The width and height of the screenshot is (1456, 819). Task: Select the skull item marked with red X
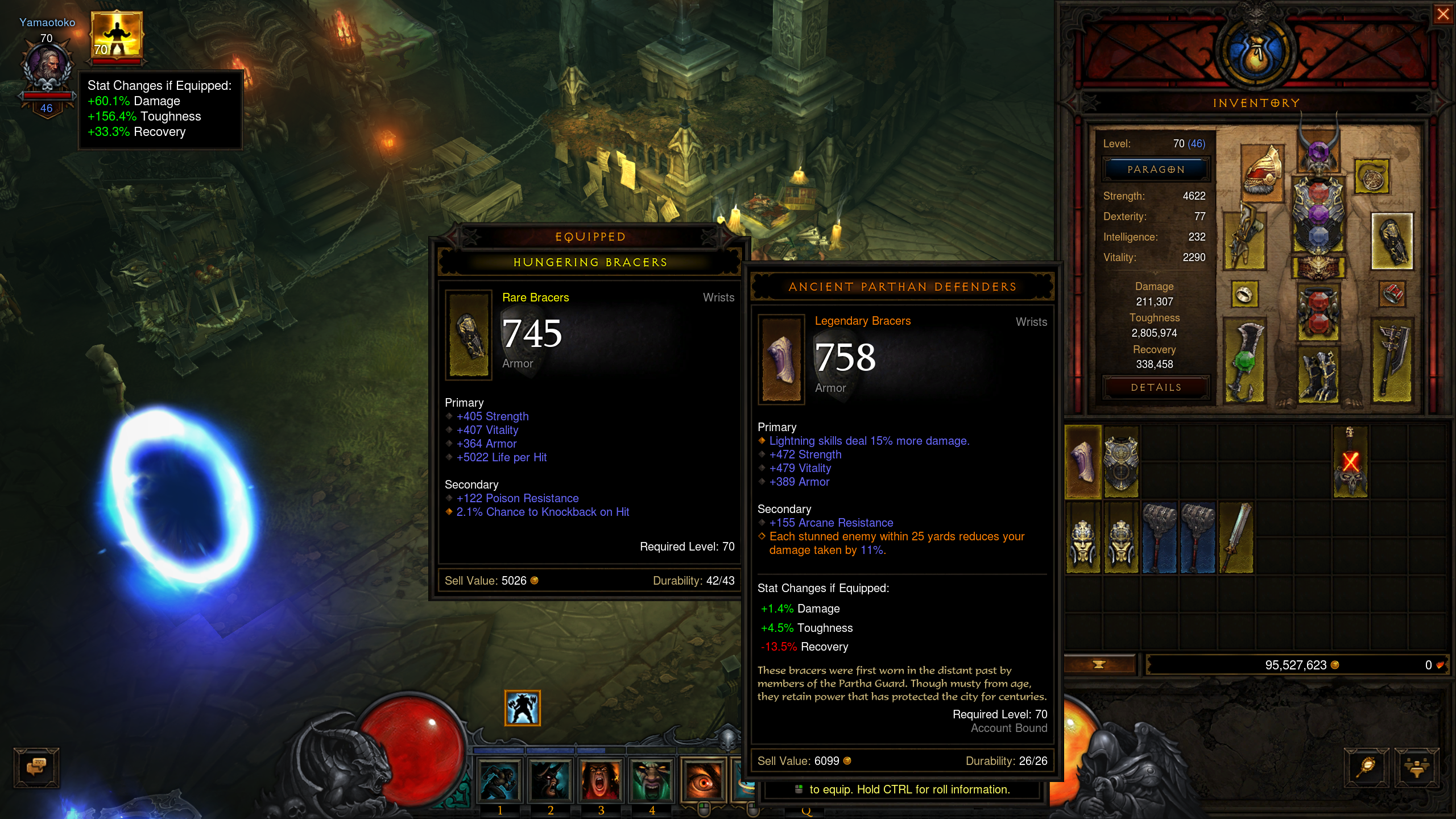[1350, 462]
